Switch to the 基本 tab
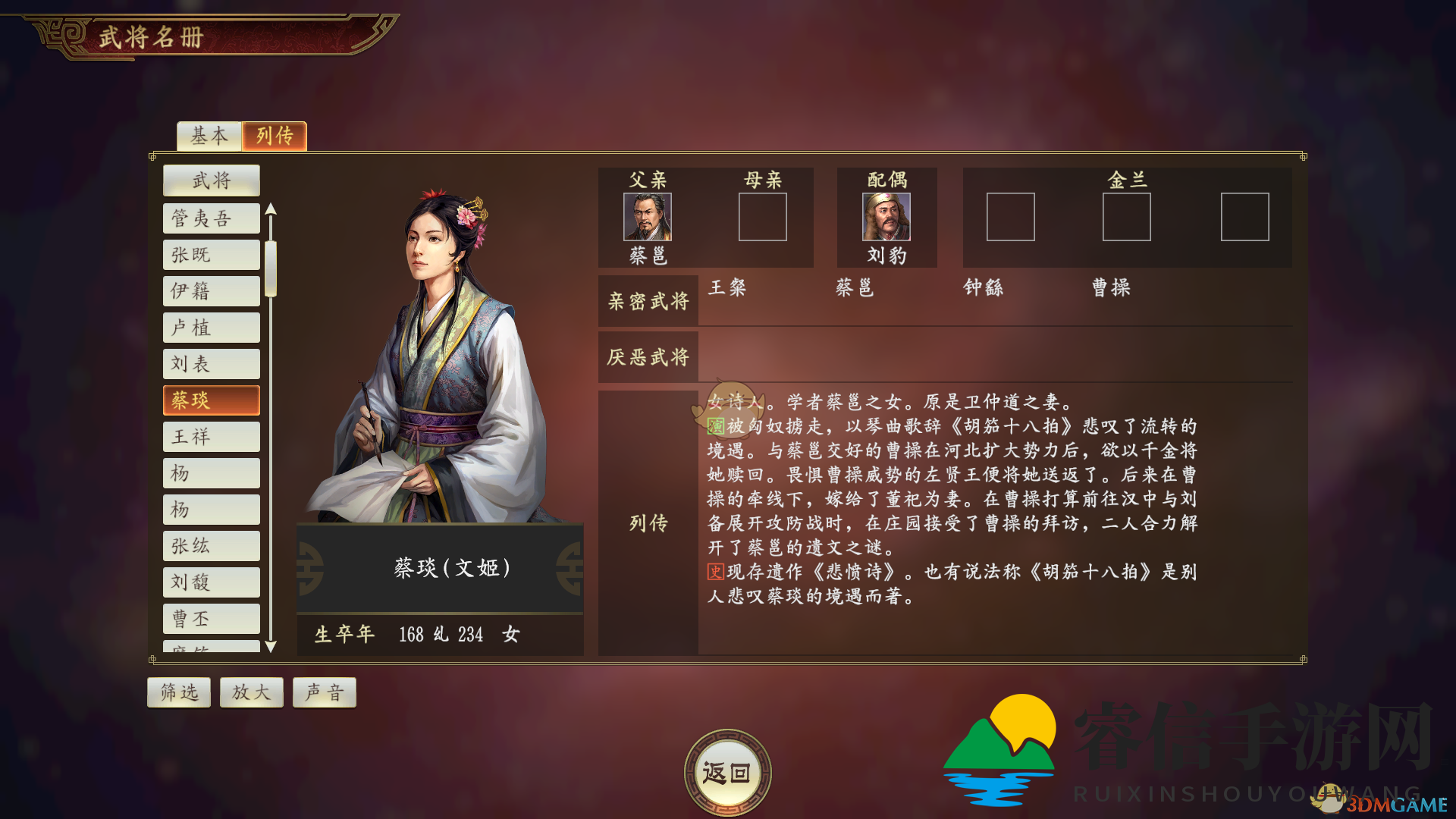Screen dimensions: 1456x819 209,136
